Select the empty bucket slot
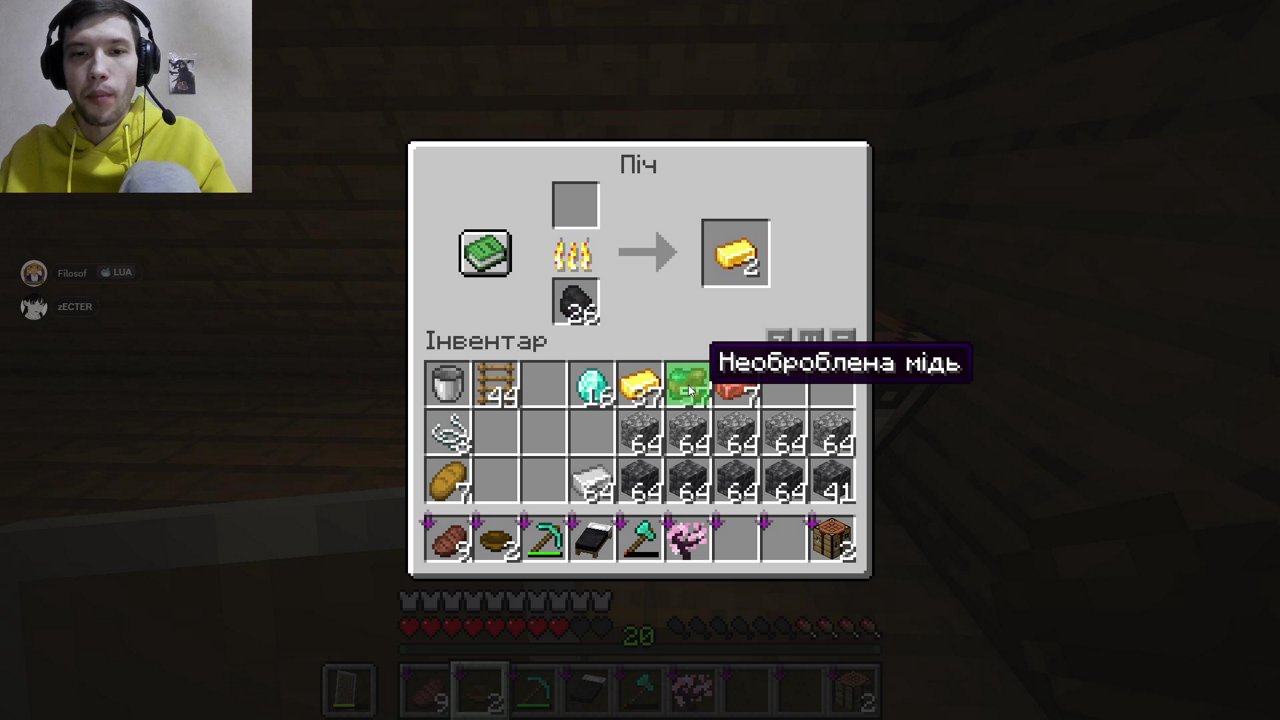The image size is (1280, 720). 447,385
